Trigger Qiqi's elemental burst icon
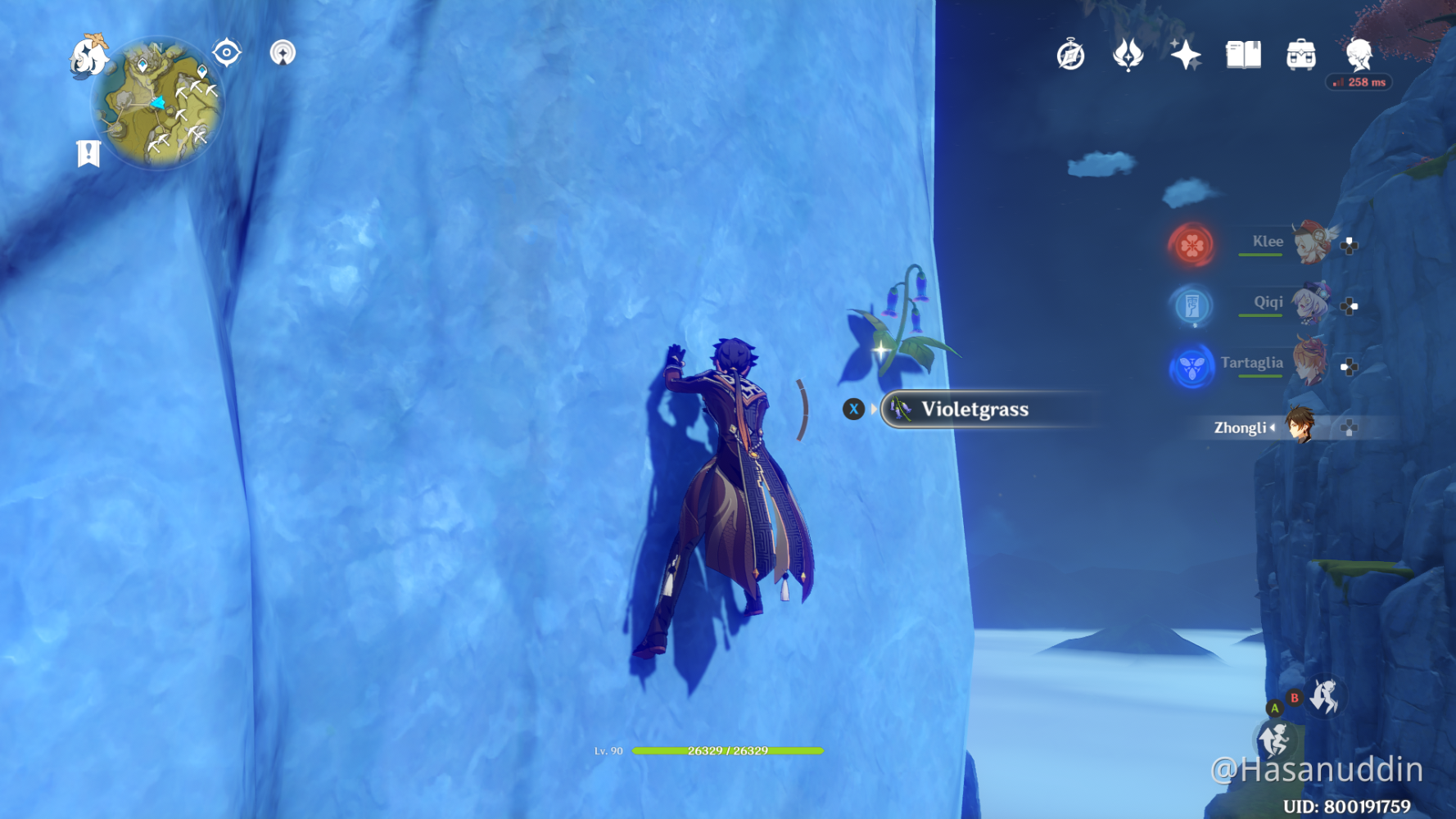 (1191, 305)
